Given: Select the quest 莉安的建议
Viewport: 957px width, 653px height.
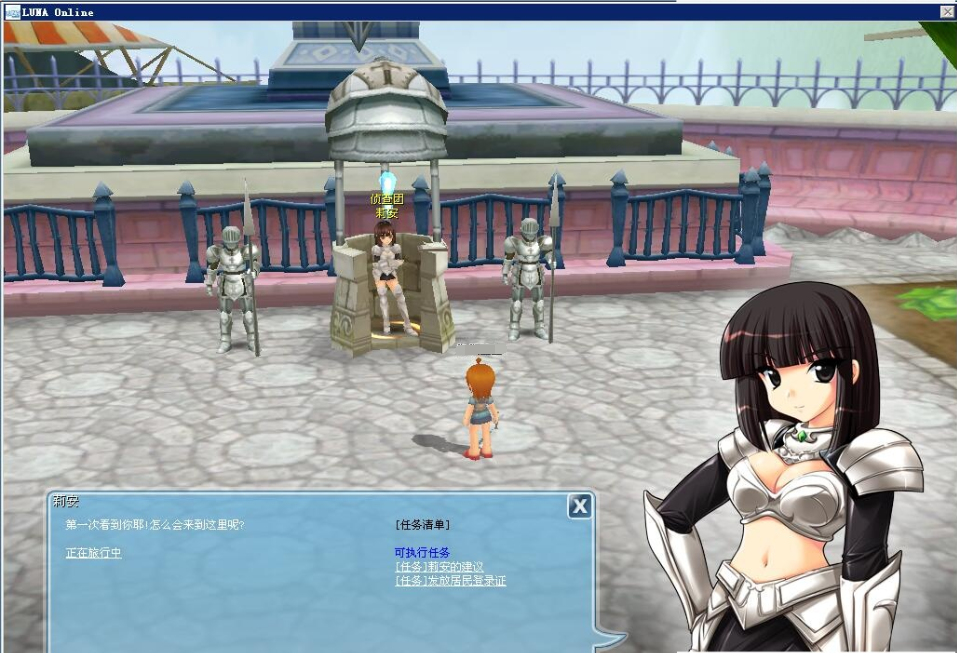Looking at the screenshot, I should (440, 567).
